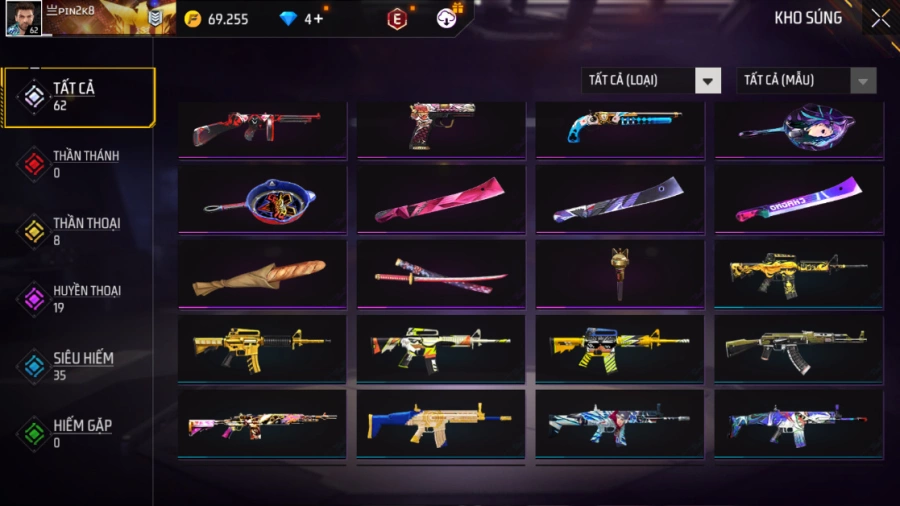Click the player avatar portrait
The width and height of the screenshot is (900, 506).
pyautogui.click(x=24, y=18)
